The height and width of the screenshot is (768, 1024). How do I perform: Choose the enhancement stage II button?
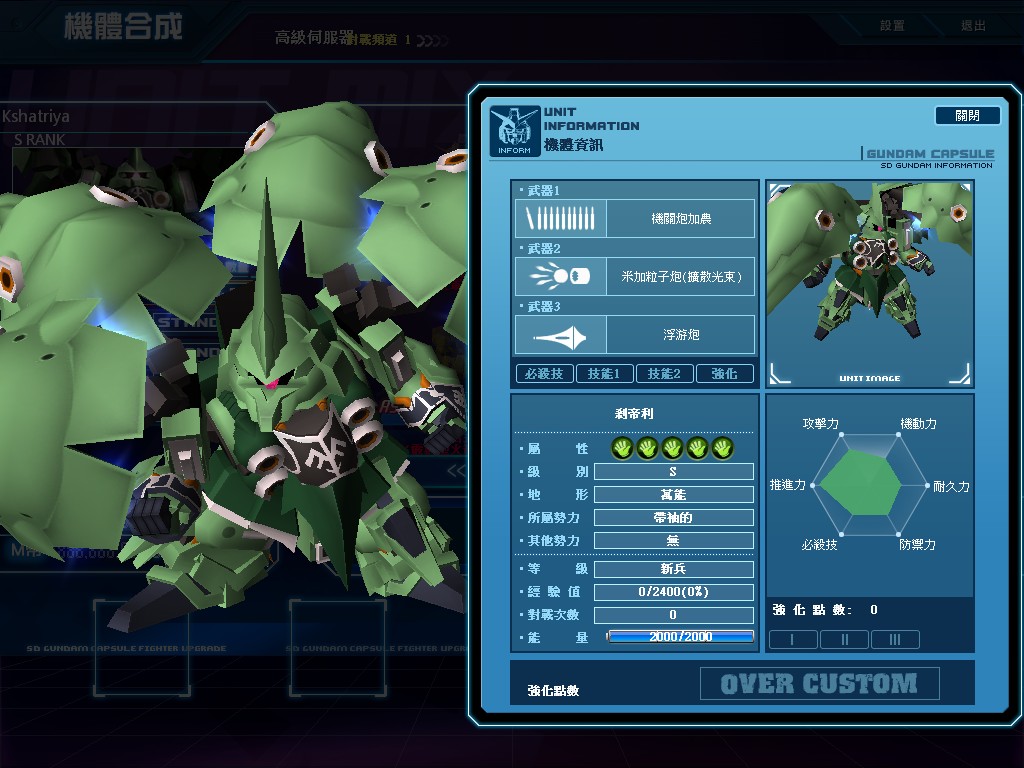pyautogui.click(x=844, y=639)
